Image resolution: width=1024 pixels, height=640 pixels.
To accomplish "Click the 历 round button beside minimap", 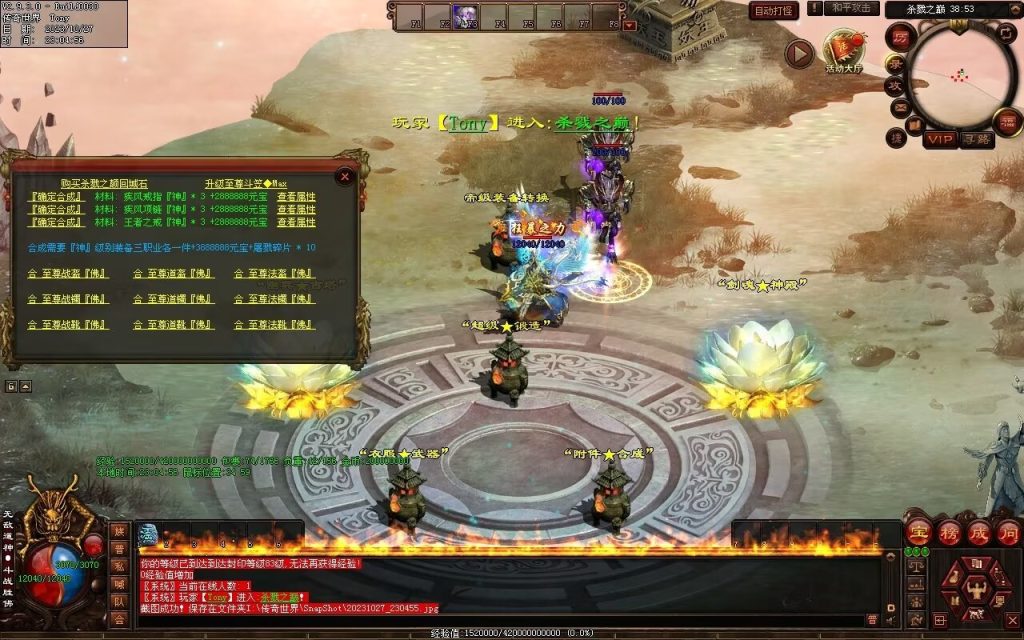I will point(899,36).
